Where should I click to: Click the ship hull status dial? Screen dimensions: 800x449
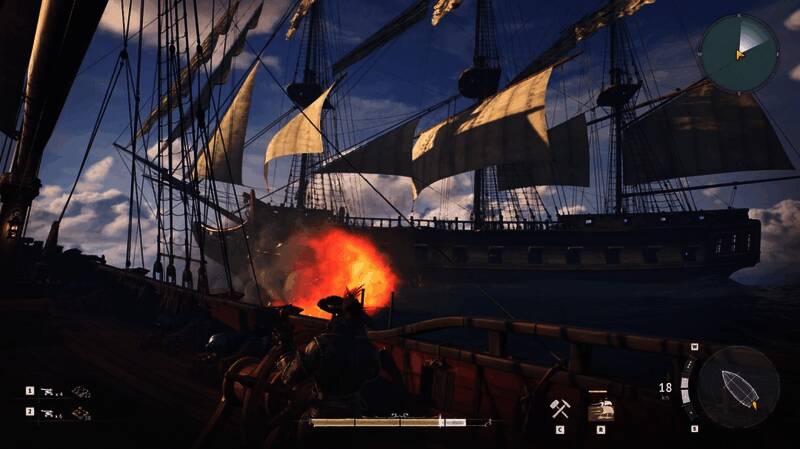coord(739,387)
